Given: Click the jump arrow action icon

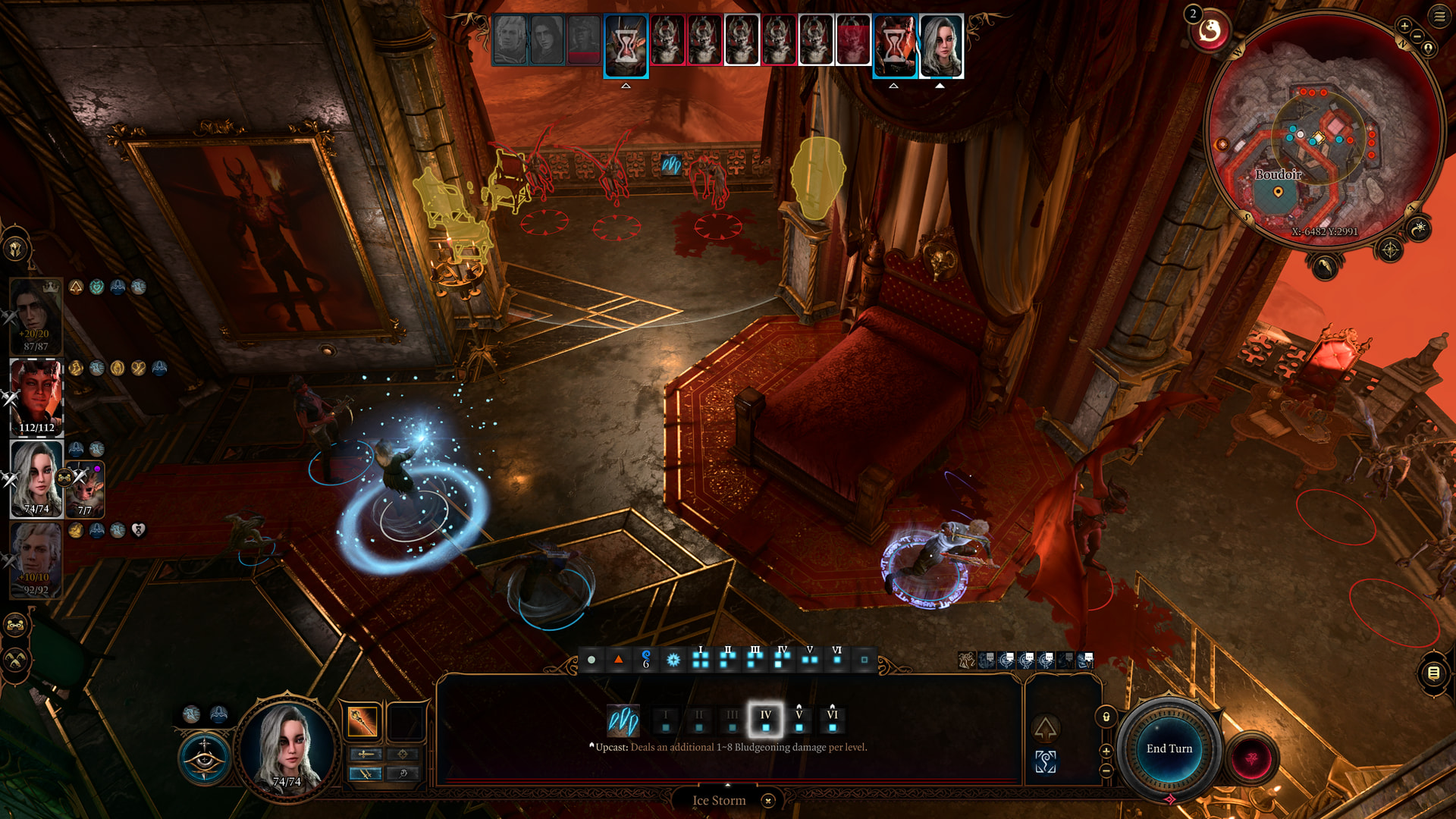Looking at the screenshot, I should pyautogui.click(x=1046, y=730).
